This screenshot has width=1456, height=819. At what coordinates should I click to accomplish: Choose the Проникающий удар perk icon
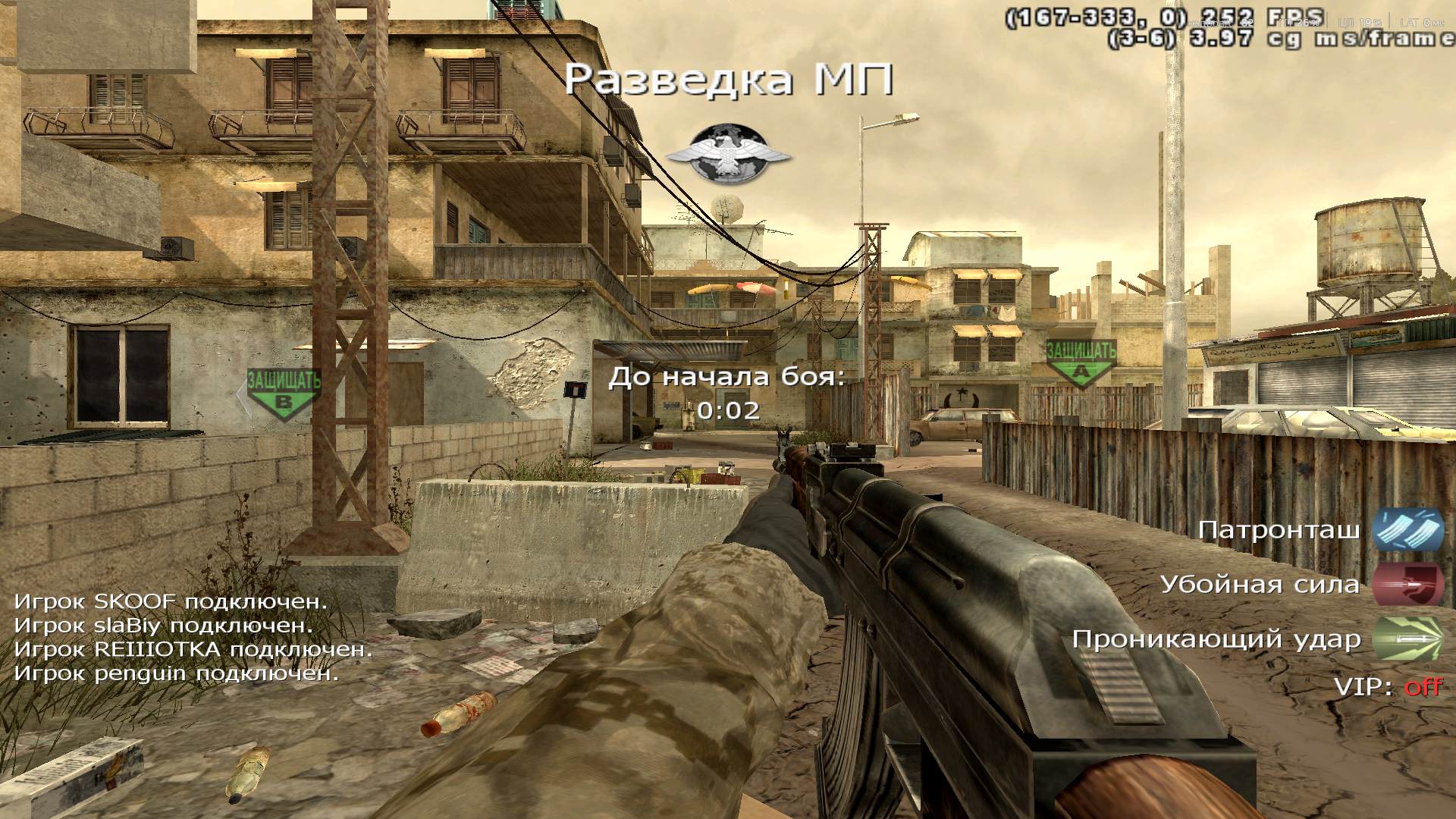pos(1407,639)
